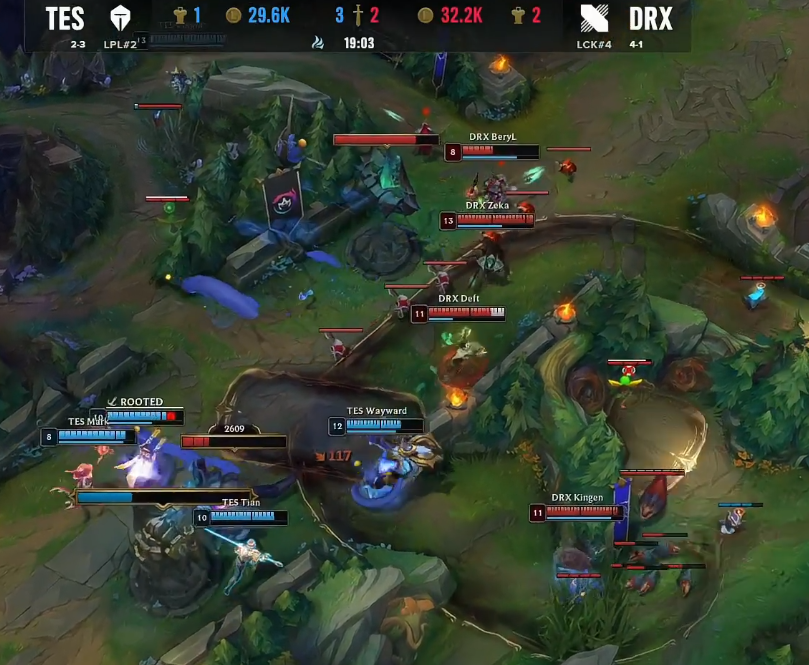Click the DRX team logo
This screenshot has height=665, width=809.
tap(593, 18)
